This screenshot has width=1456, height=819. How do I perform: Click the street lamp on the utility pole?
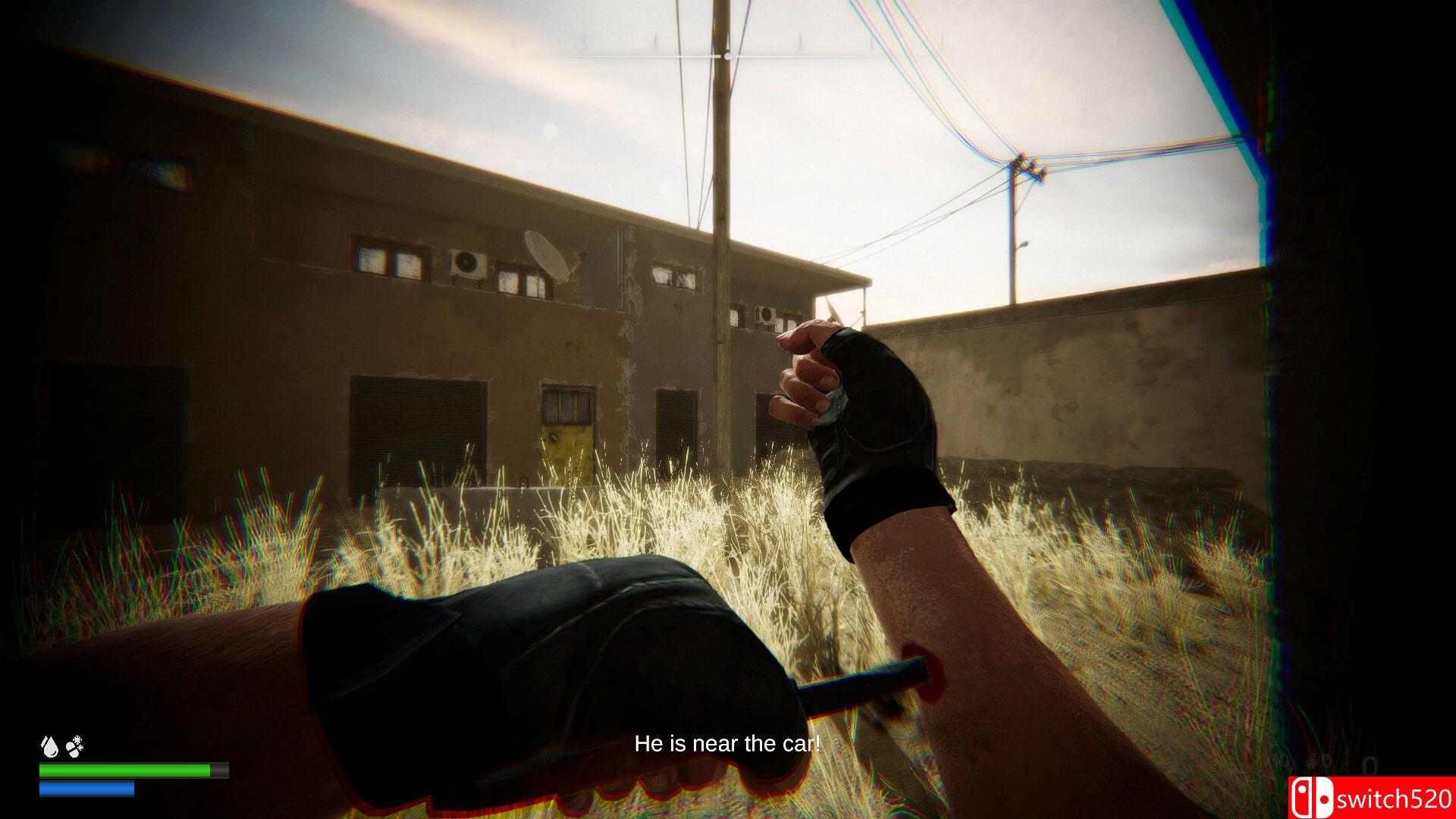point(1025,245)
